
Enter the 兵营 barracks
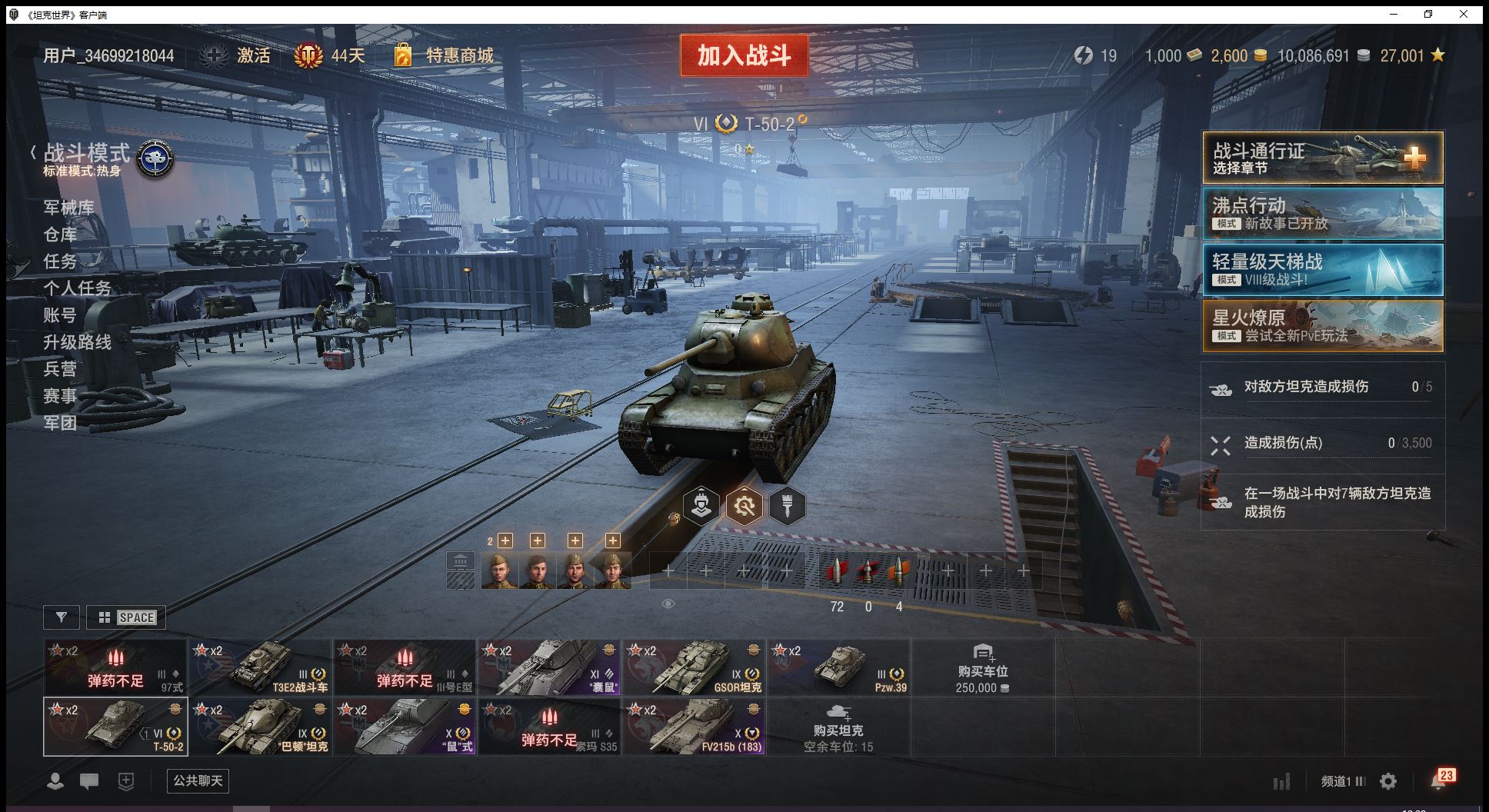pos(60,369)
